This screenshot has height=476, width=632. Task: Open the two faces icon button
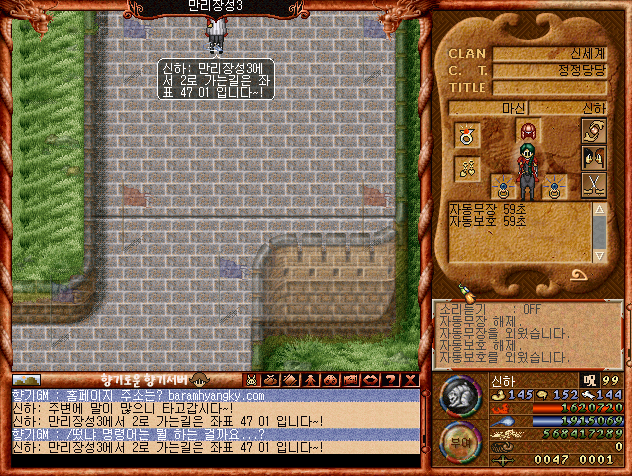pos(593,157)
